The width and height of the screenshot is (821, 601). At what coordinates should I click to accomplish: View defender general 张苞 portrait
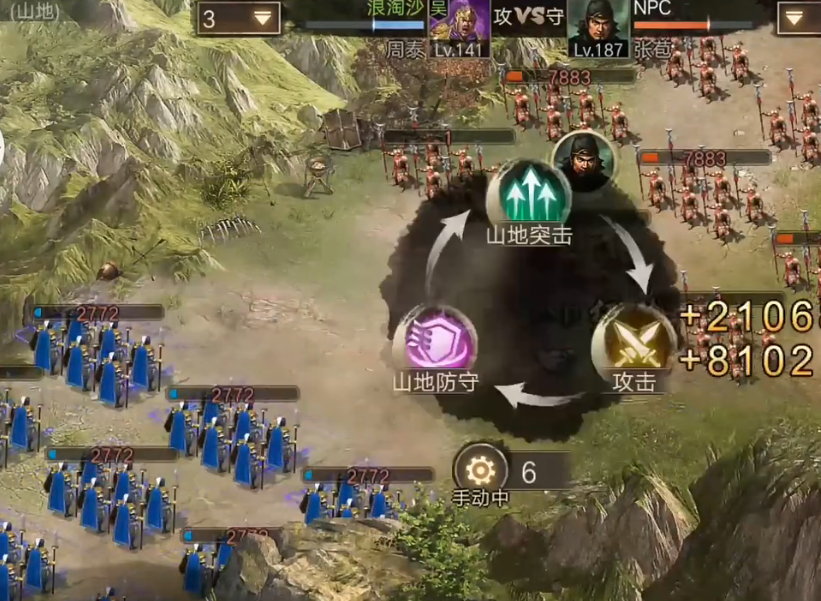click(x=597, y=24)
